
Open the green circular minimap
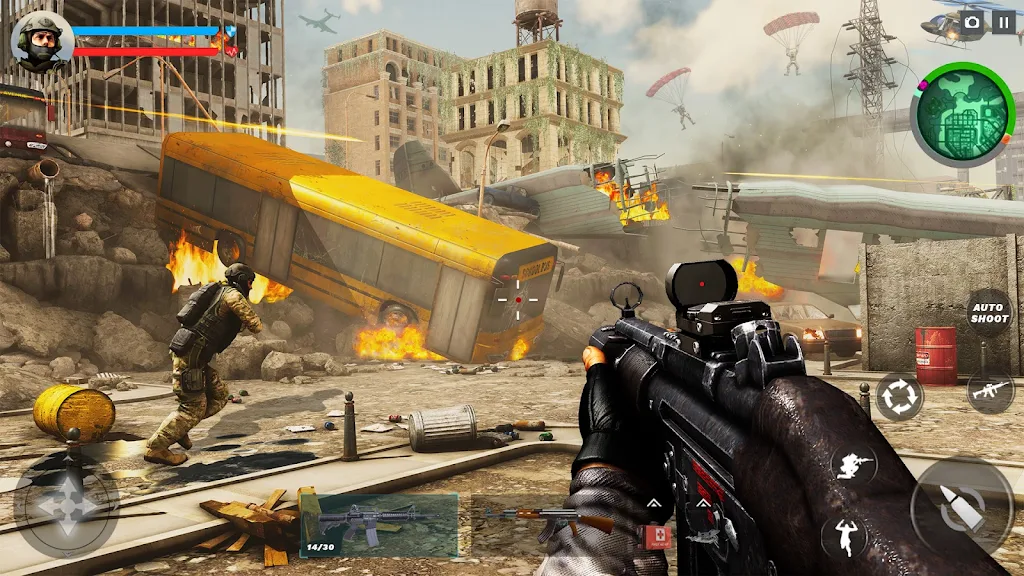pos(963,115)
